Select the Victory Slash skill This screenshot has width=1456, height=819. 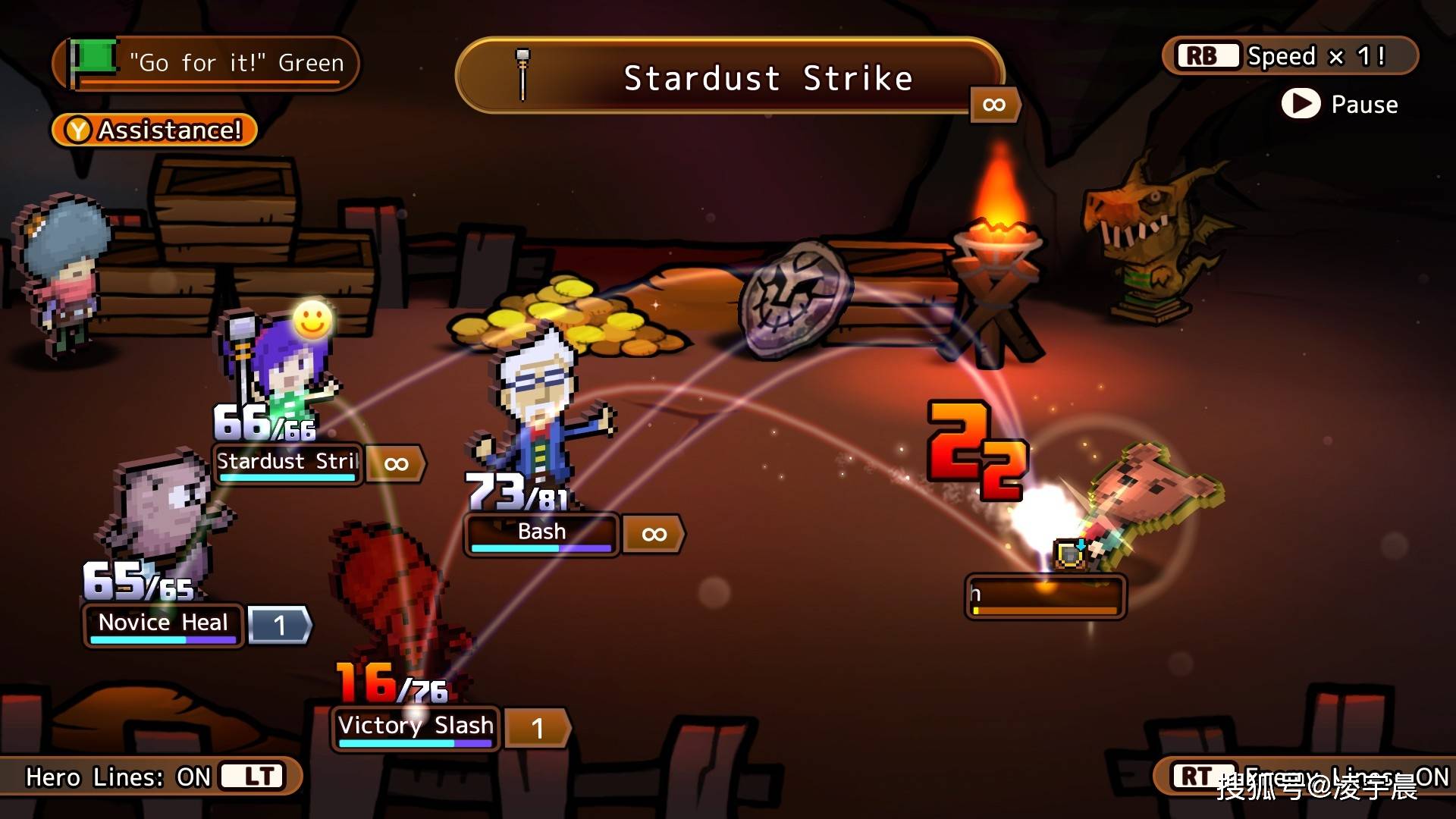(416, 726)
